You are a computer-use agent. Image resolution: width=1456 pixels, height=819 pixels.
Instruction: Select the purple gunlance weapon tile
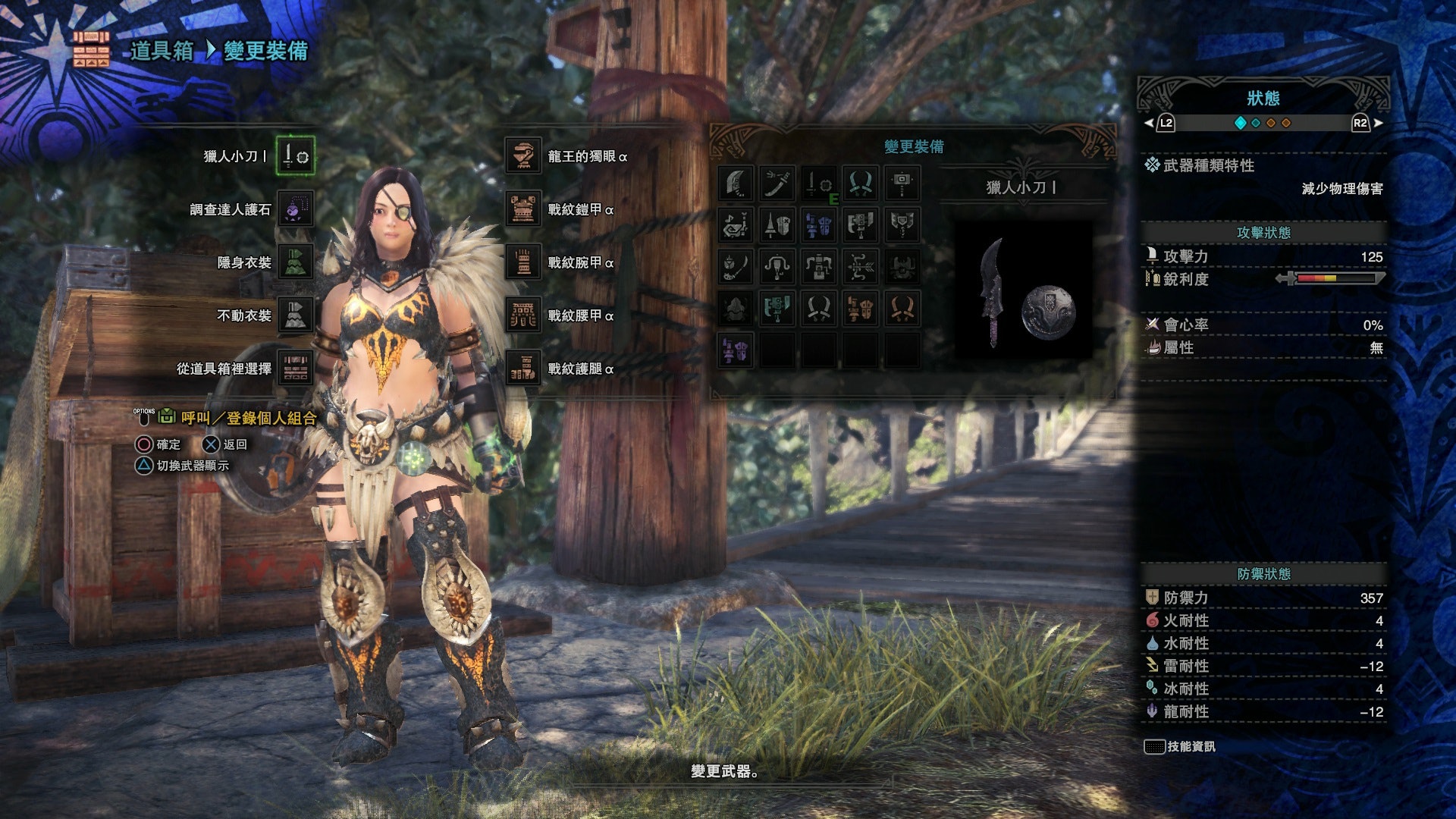tap(736, 350)
